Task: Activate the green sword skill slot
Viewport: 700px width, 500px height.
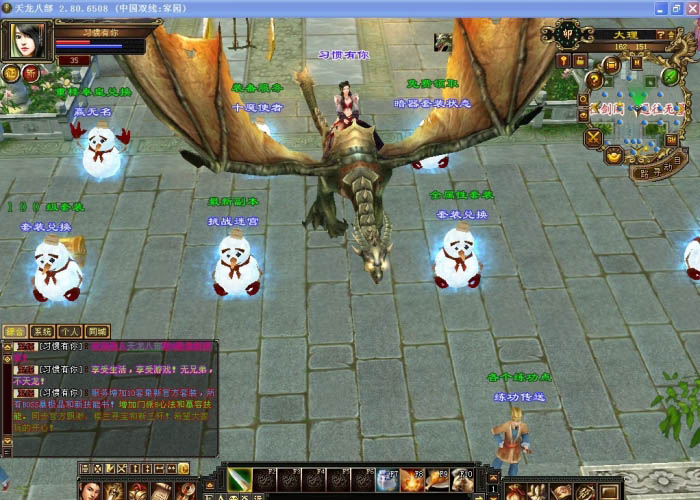Action: pyautogui.click(x=238, y=480)
